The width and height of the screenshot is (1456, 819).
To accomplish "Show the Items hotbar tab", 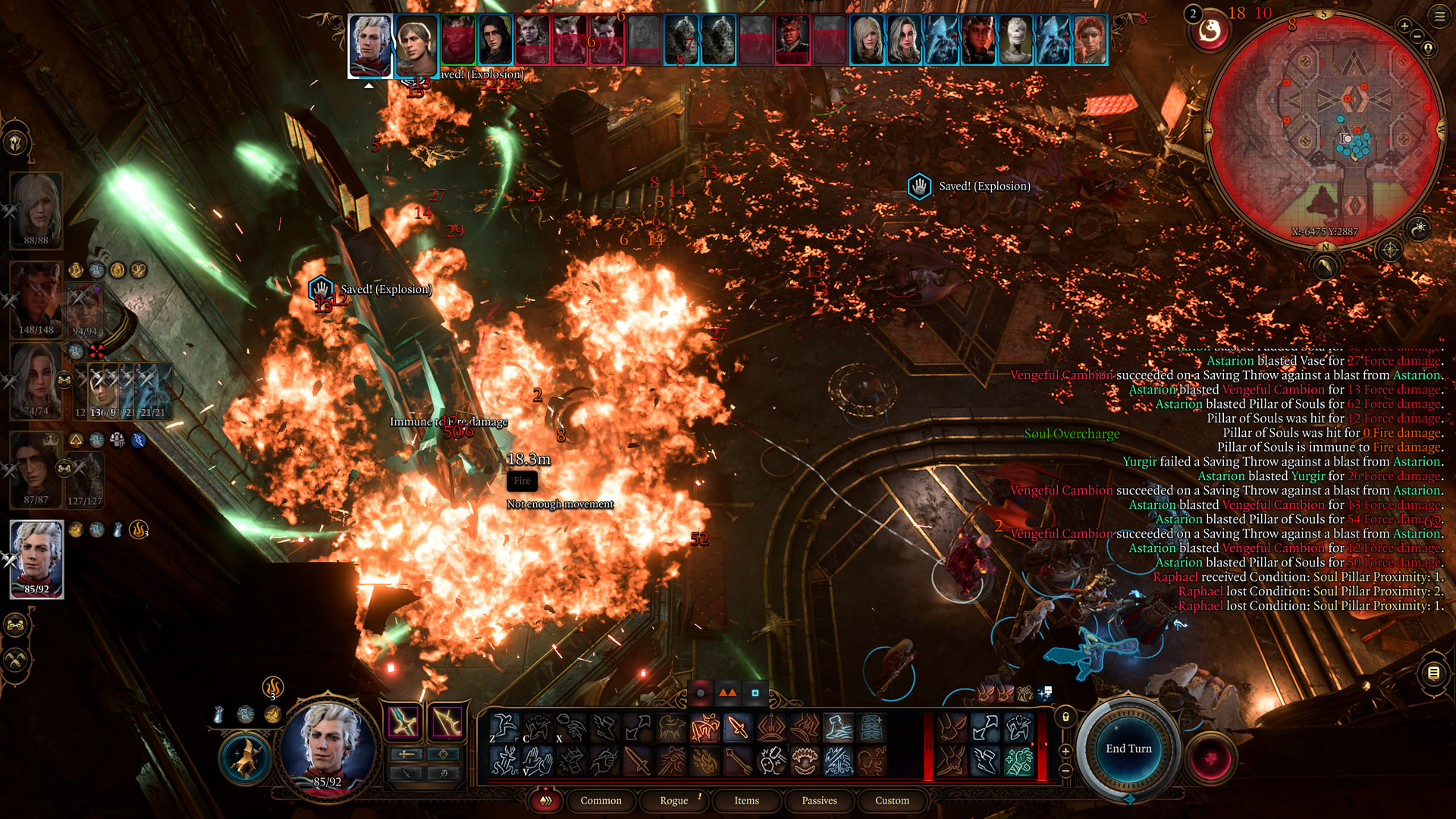I will click(746, 800).
